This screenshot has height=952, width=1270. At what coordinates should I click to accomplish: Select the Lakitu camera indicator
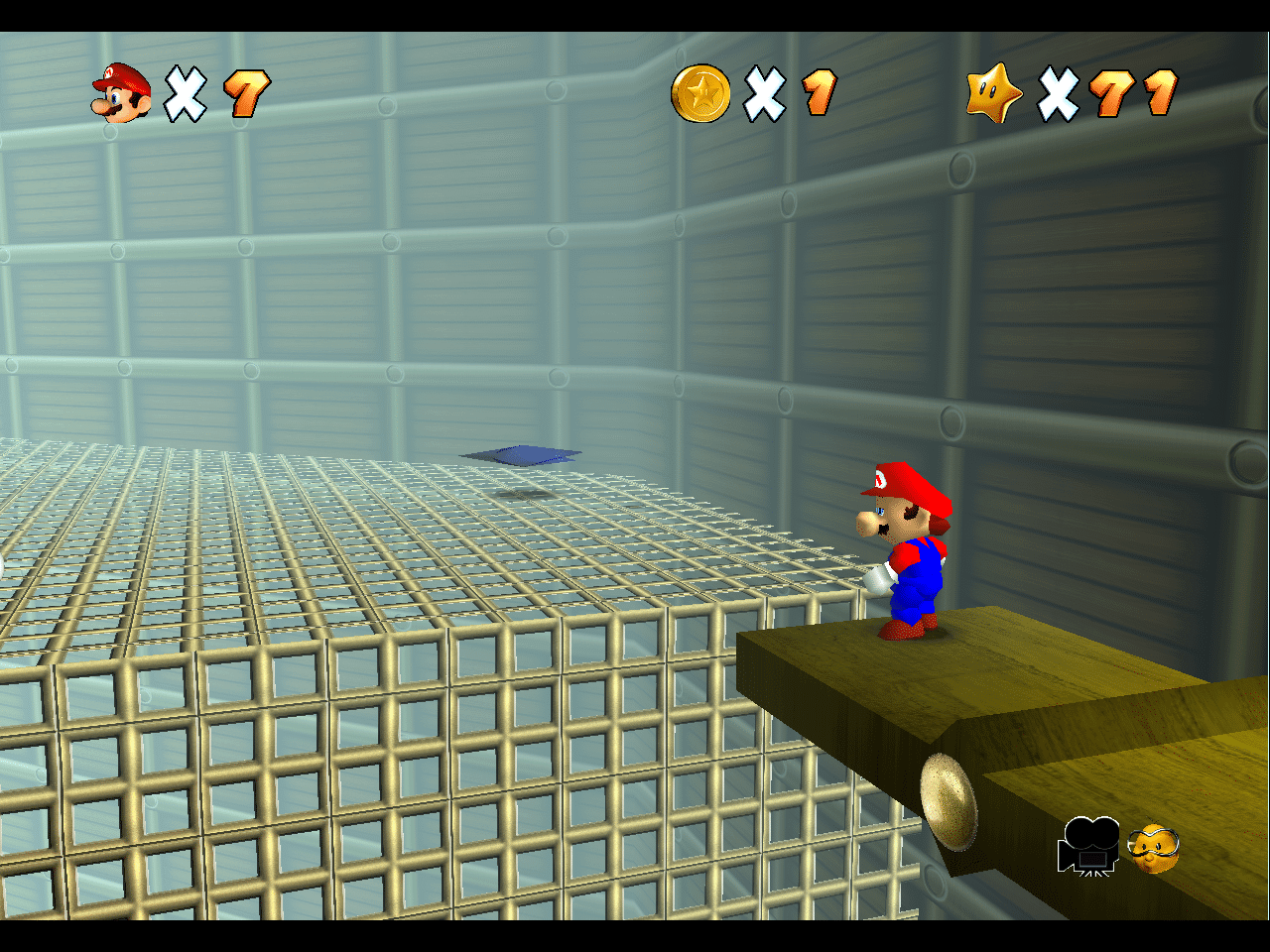pyautogui.click(x=1154, y=848)
